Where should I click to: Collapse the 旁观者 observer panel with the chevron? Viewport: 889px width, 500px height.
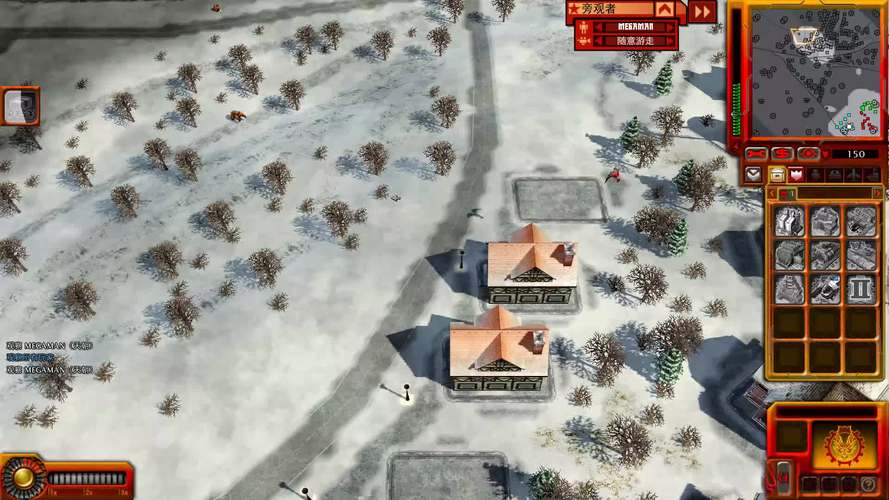(665, 10)
